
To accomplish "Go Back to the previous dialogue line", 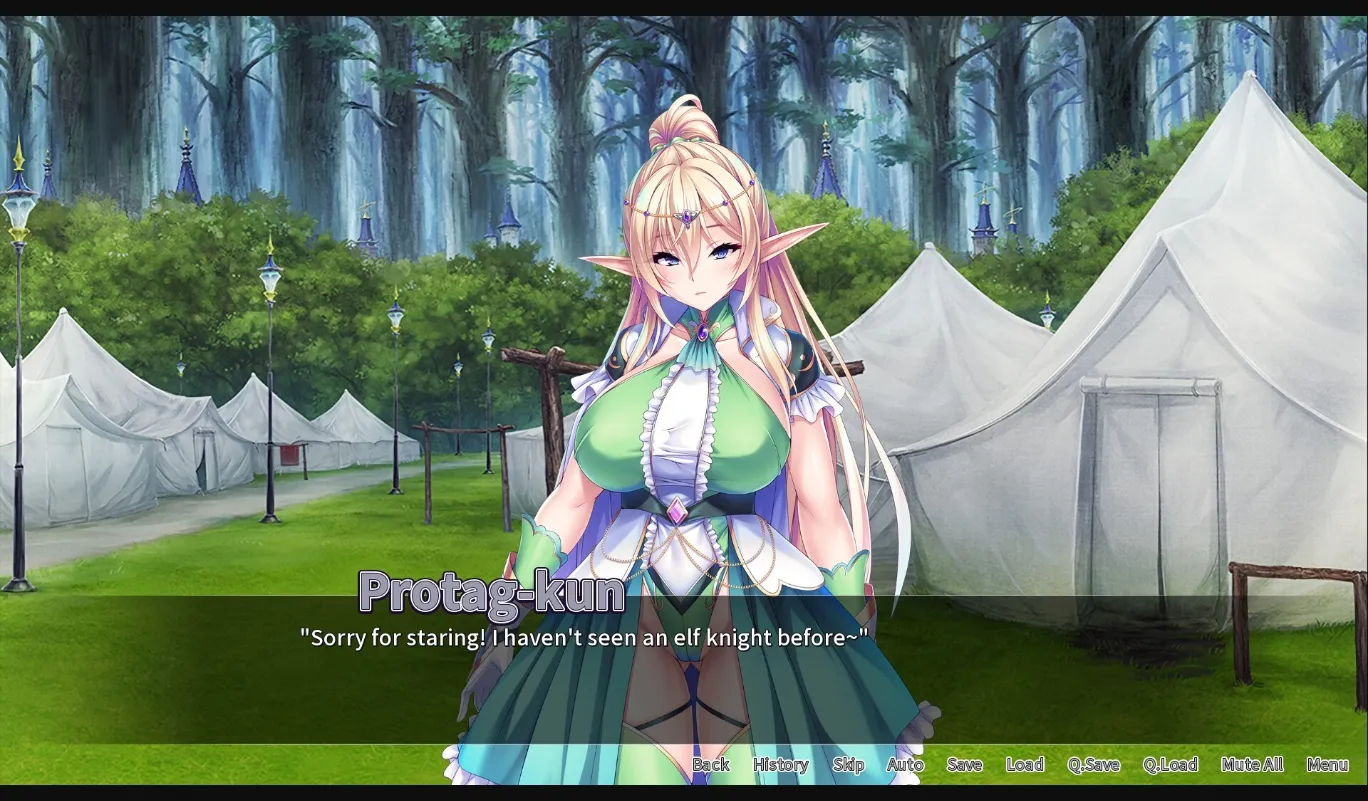I will click(711, 764).
